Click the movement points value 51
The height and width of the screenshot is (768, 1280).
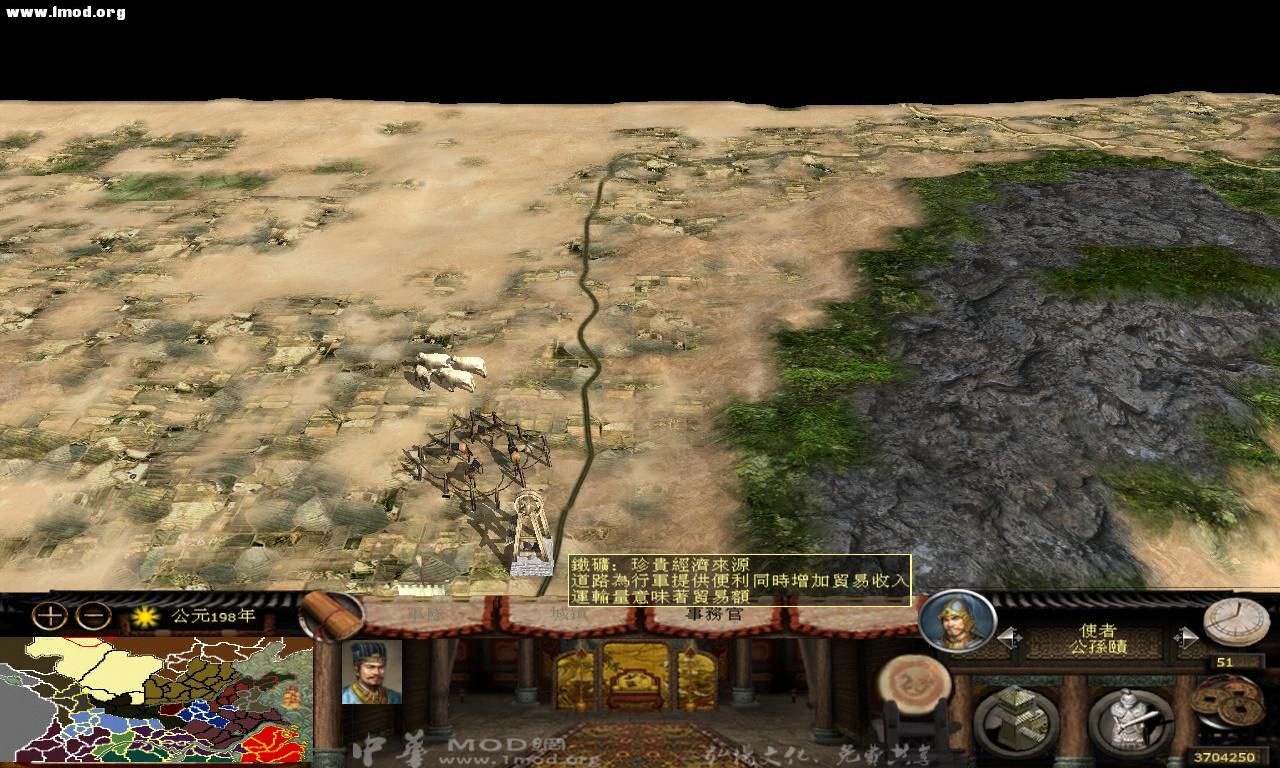coord(1224,662)
